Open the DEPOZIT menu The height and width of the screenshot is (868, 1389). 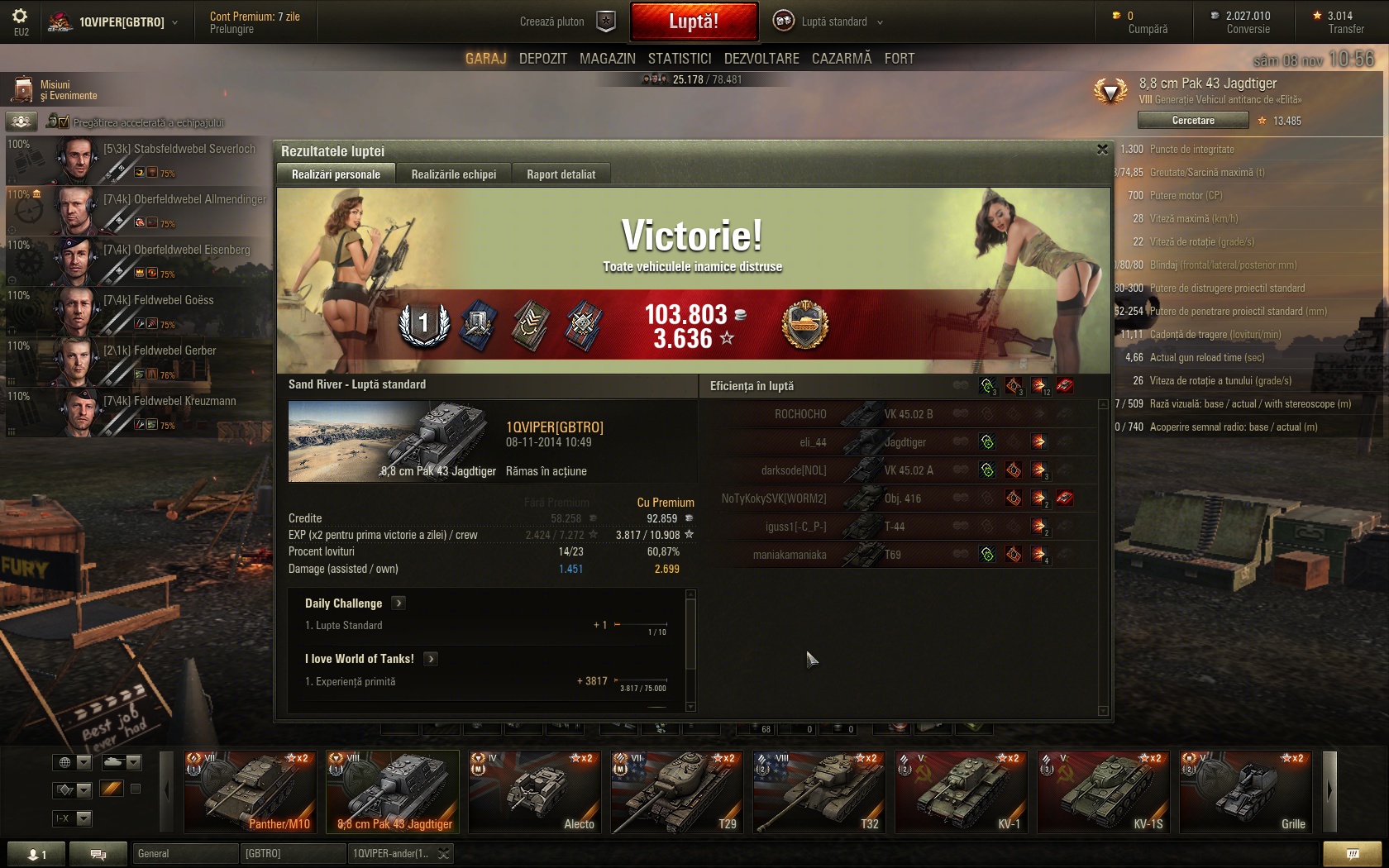(542, 59)
